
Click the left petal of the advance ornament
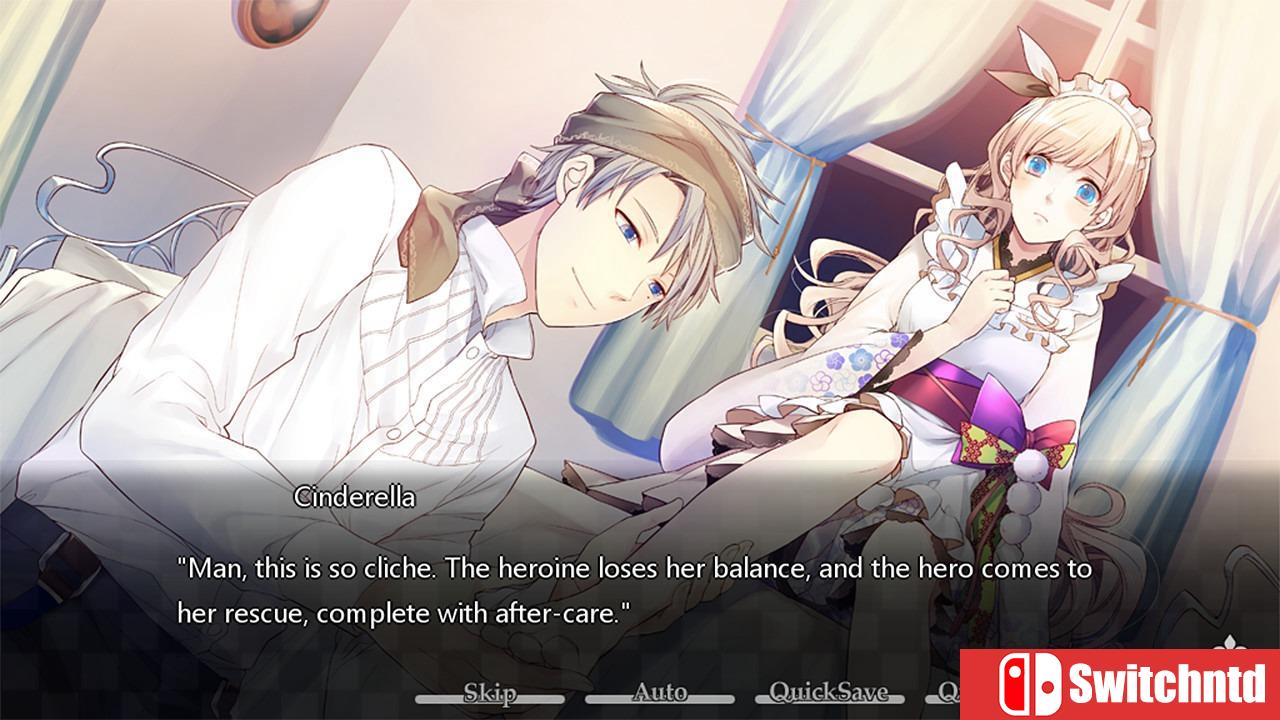1218,648
